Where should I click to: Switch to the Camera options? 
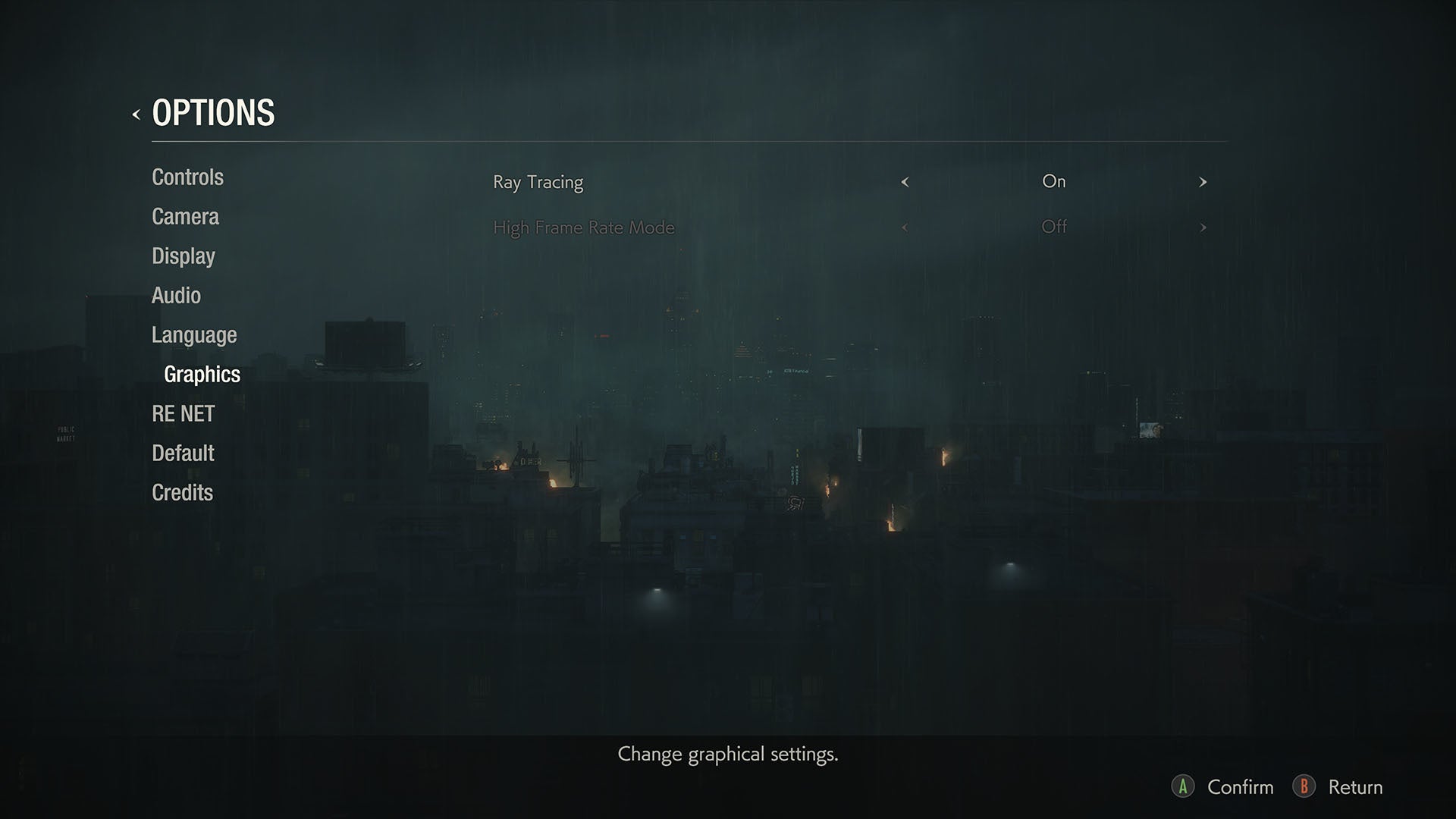pyautogui.click(x=184, y=216)
